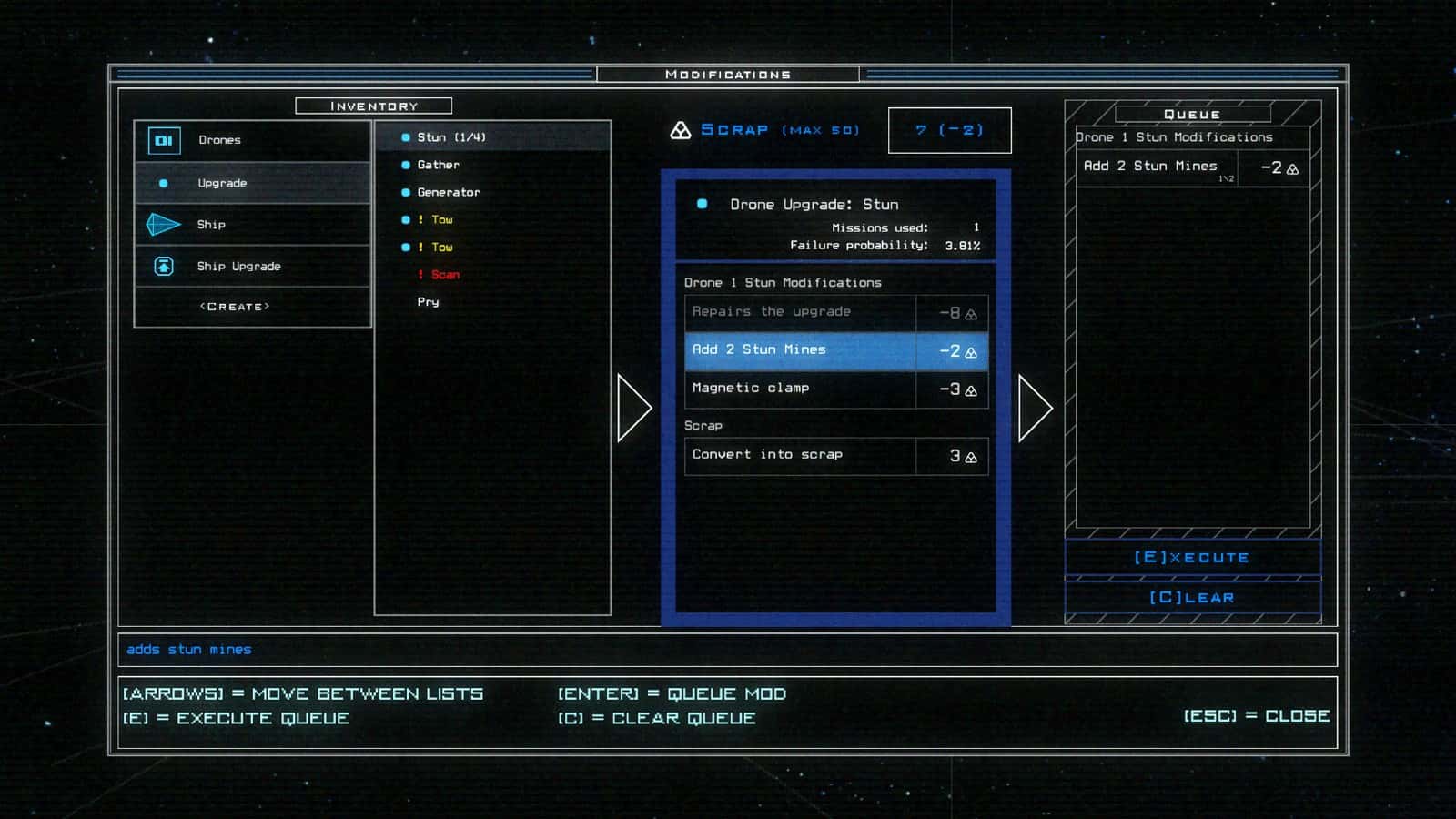The image size is (1456, 819).
Task: Queue Add 2 Stun Mines modification
Action: pos(835,350)
